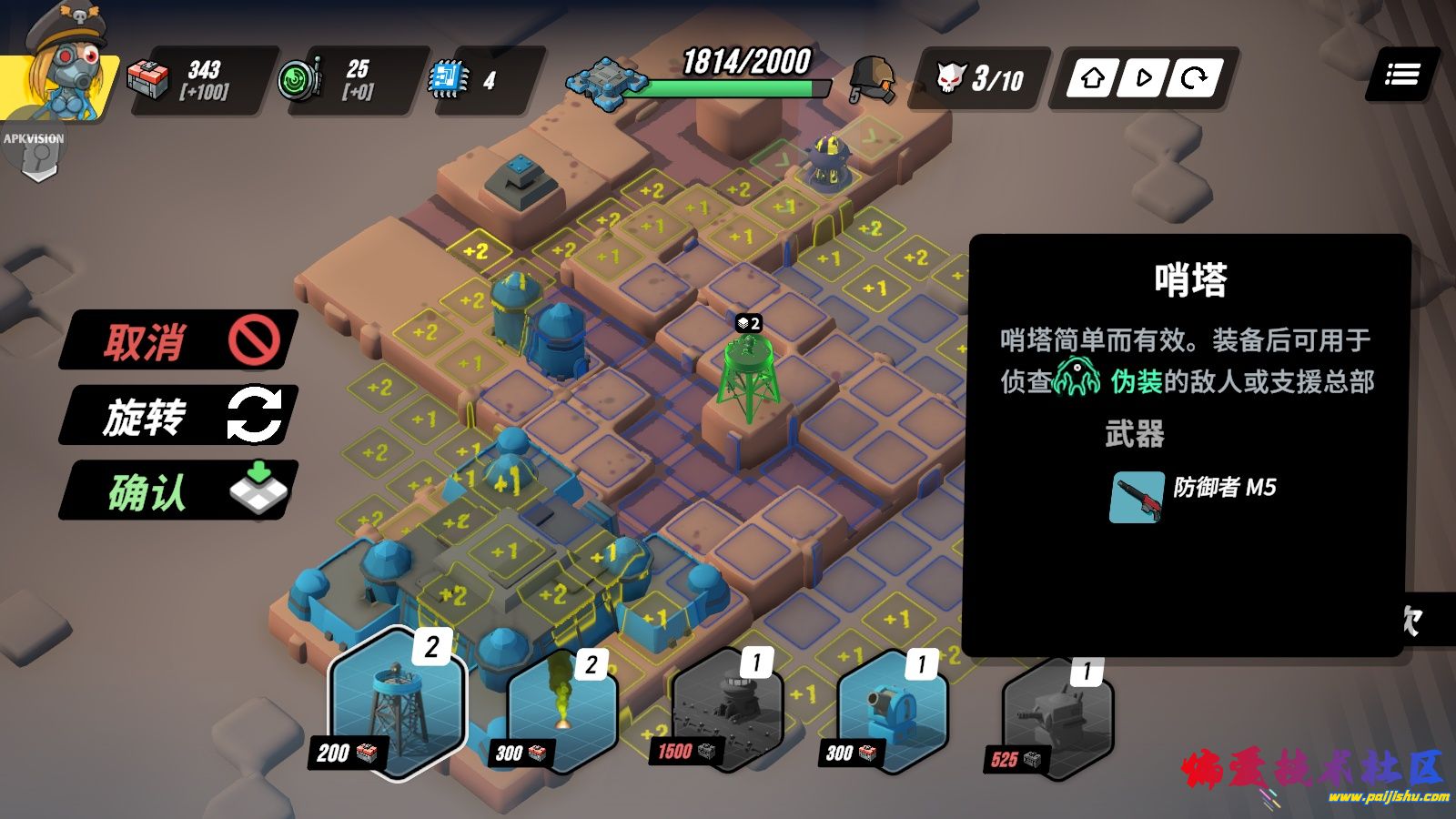The height and width of the screenshot is (819, 1456).
Task: Cancel the tower placement (取消)
Action: point(179,340)
